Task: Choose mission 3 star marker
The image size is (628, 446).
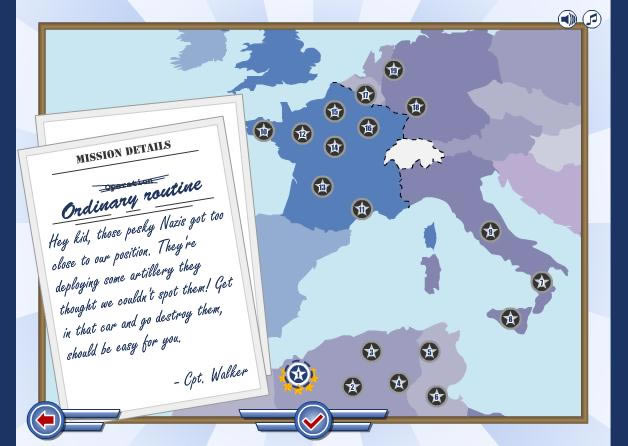Action: pyautogui.click(x=371, y=351)
